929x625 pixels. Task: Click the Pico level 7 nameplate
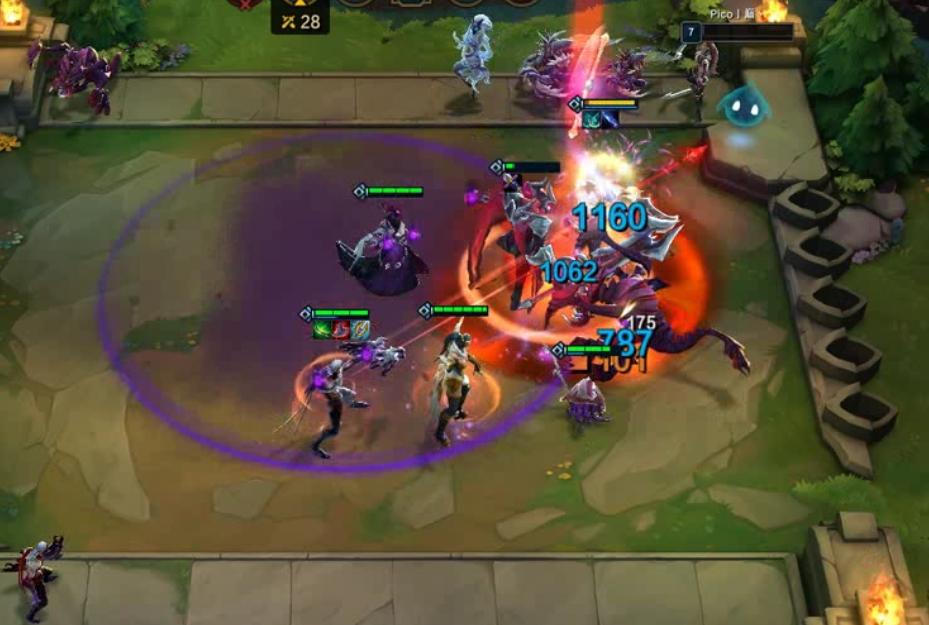(736, 32)
